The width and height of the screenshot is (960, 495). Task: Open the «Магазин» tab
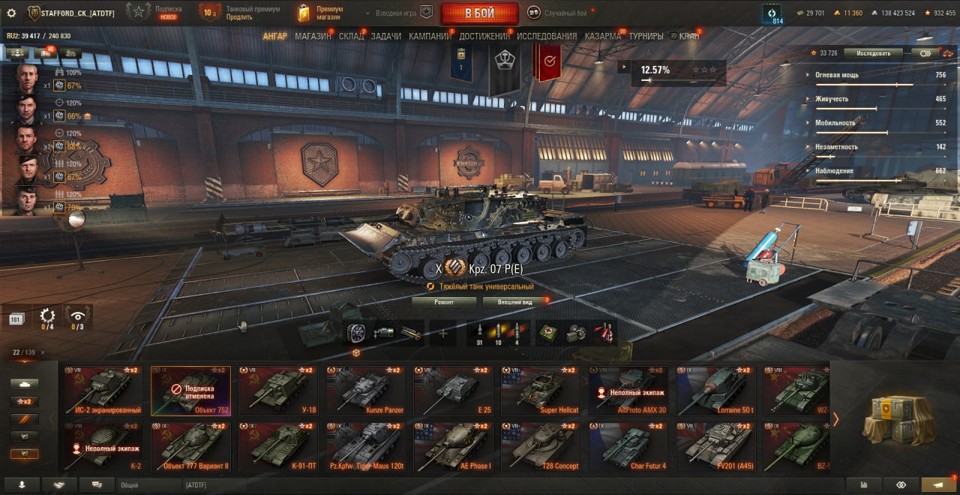coord(313,36)
